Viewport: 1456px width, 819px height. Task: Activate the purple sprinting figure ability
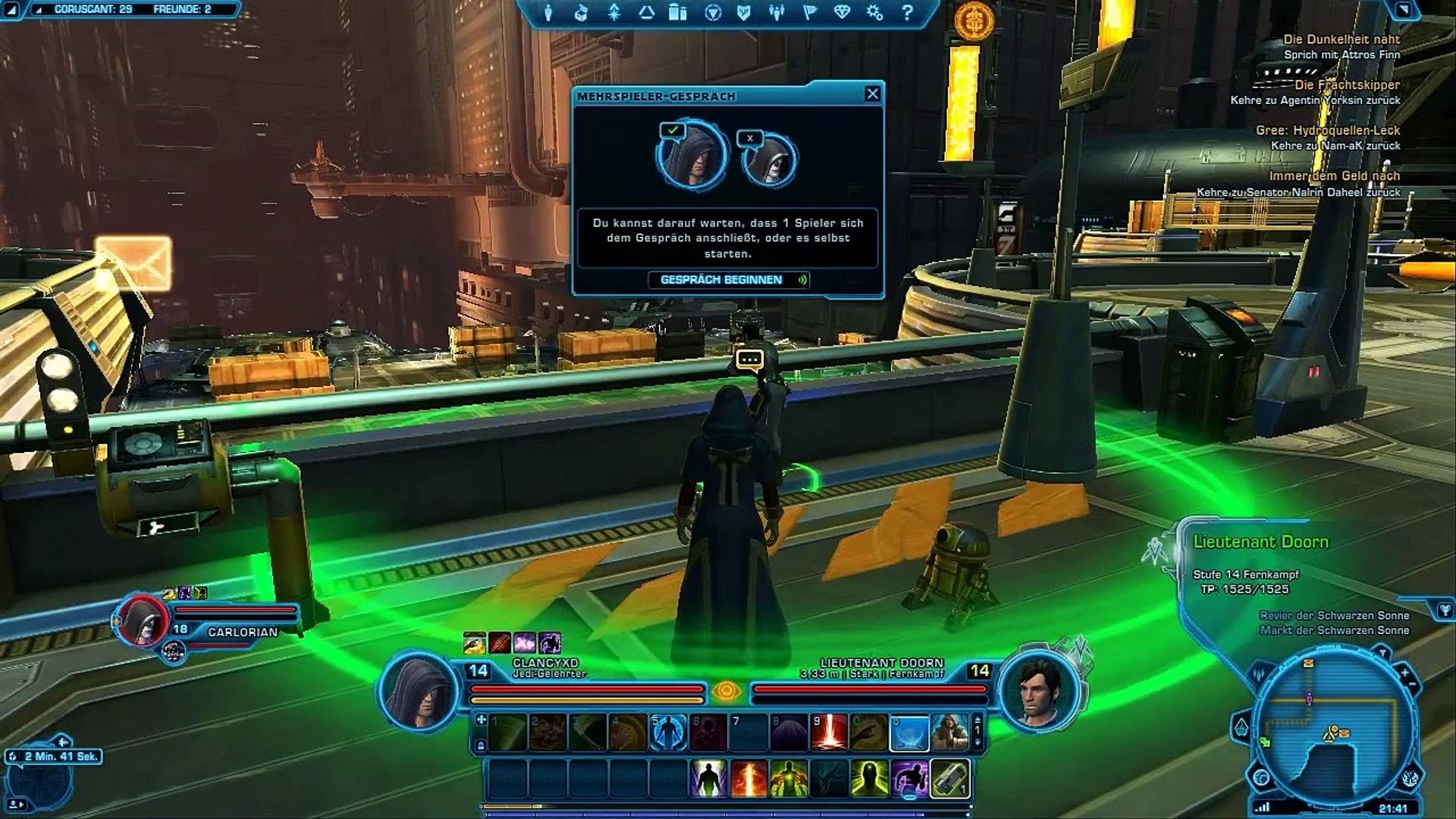pos(909,779)
